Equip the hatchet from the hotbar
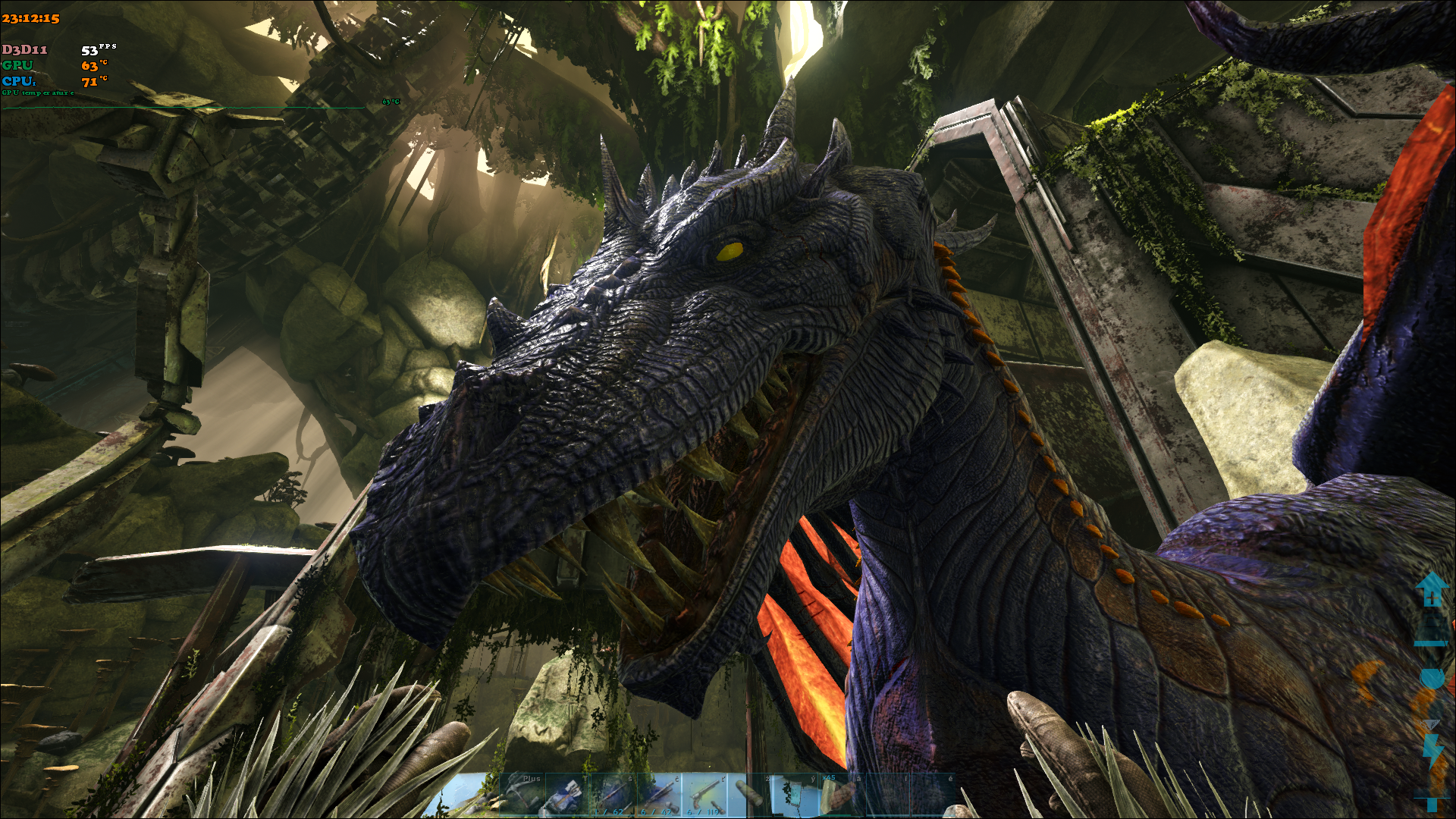This screenshot has height=819, width=1456. [568, 795]
